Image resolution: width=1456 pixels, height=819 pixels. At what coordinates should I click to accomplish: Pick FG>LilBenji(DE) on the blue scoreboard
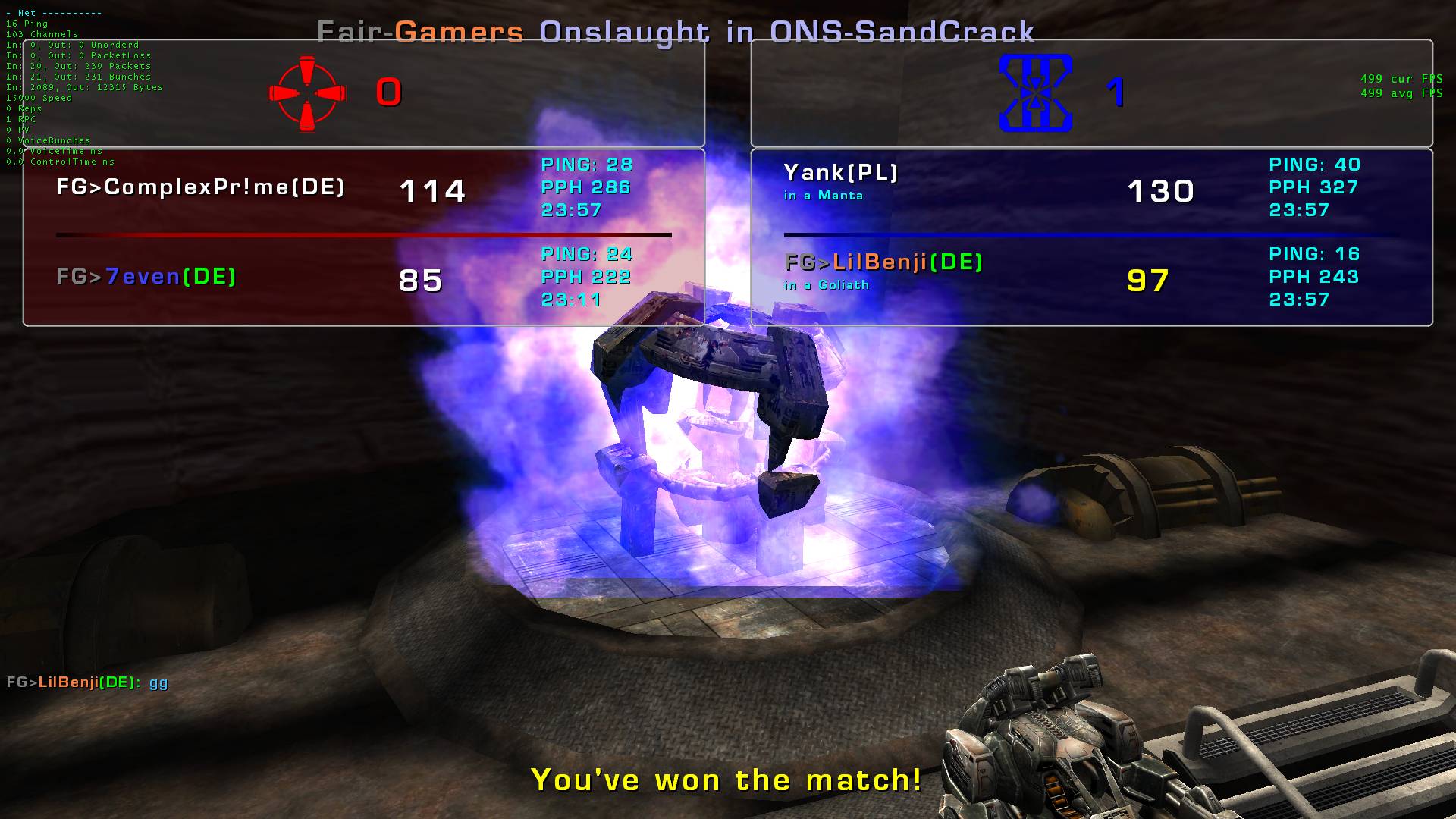point(884,262)
